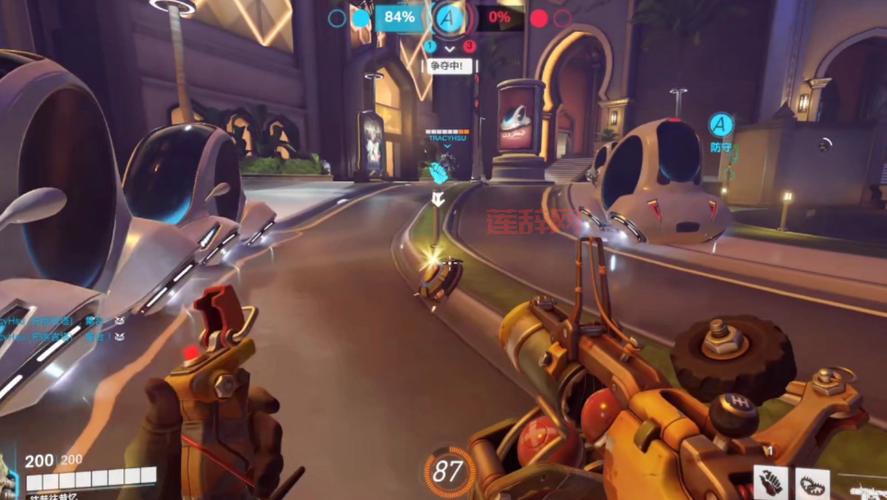Click the Junkrat hero portrait

(8, 478)
